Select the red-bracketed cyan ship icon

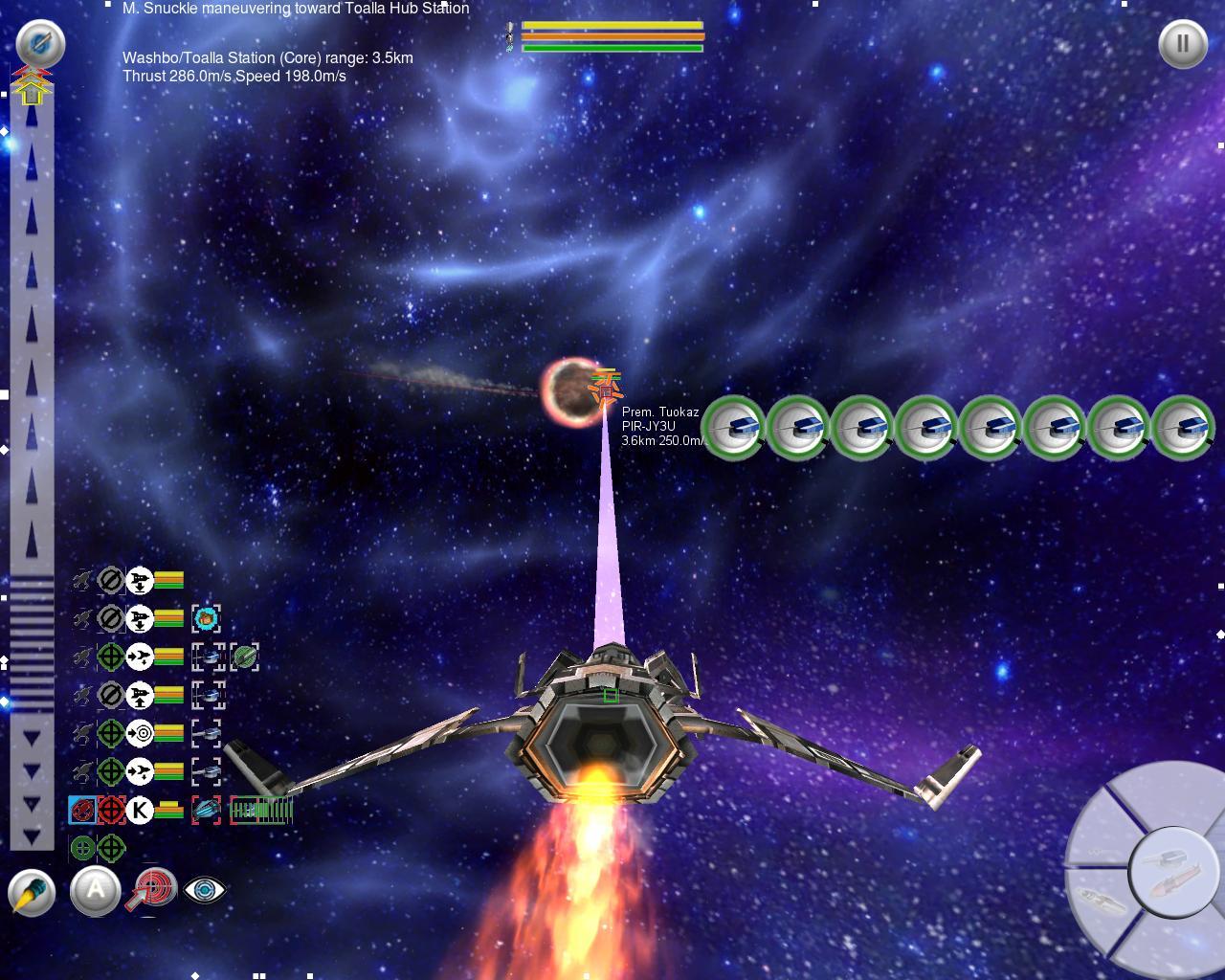pos(206,810)
